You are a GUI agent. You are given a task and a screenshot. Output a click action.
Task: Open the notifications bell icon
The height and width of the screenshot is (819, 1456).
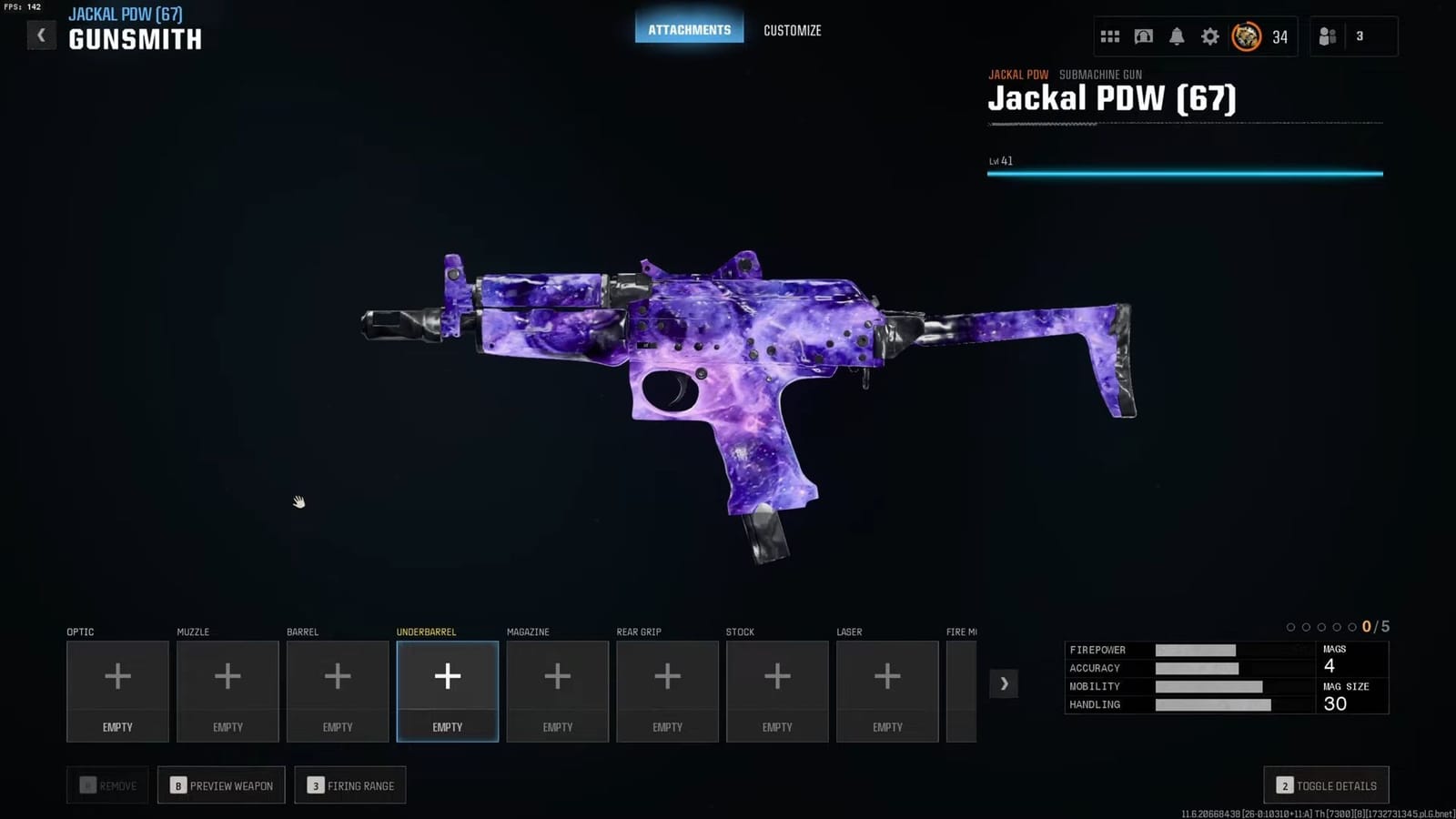[1177, 36]
